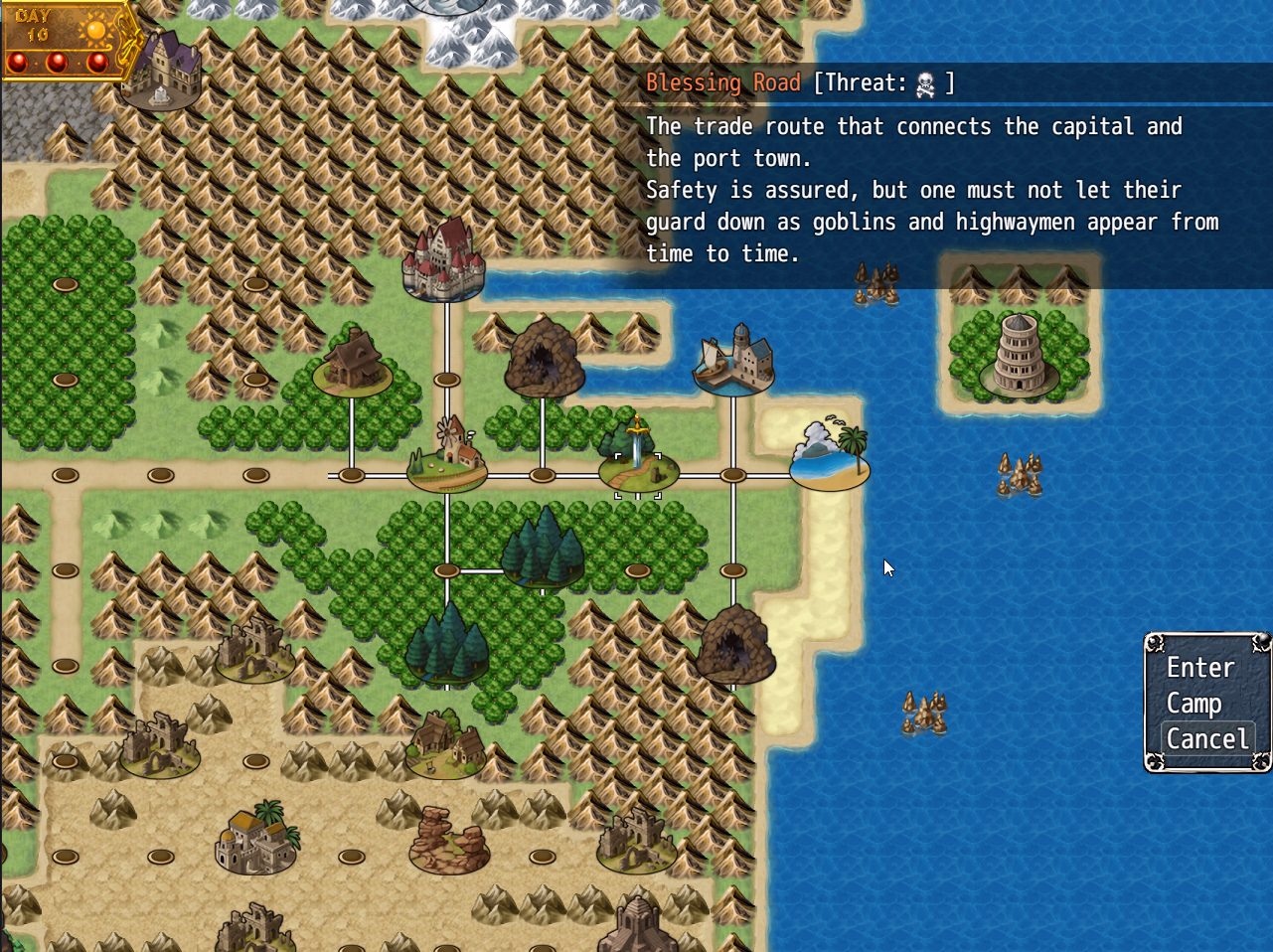Pick the red rock formation location
This screenshot has height=952, width=1273.
point(449,840)
